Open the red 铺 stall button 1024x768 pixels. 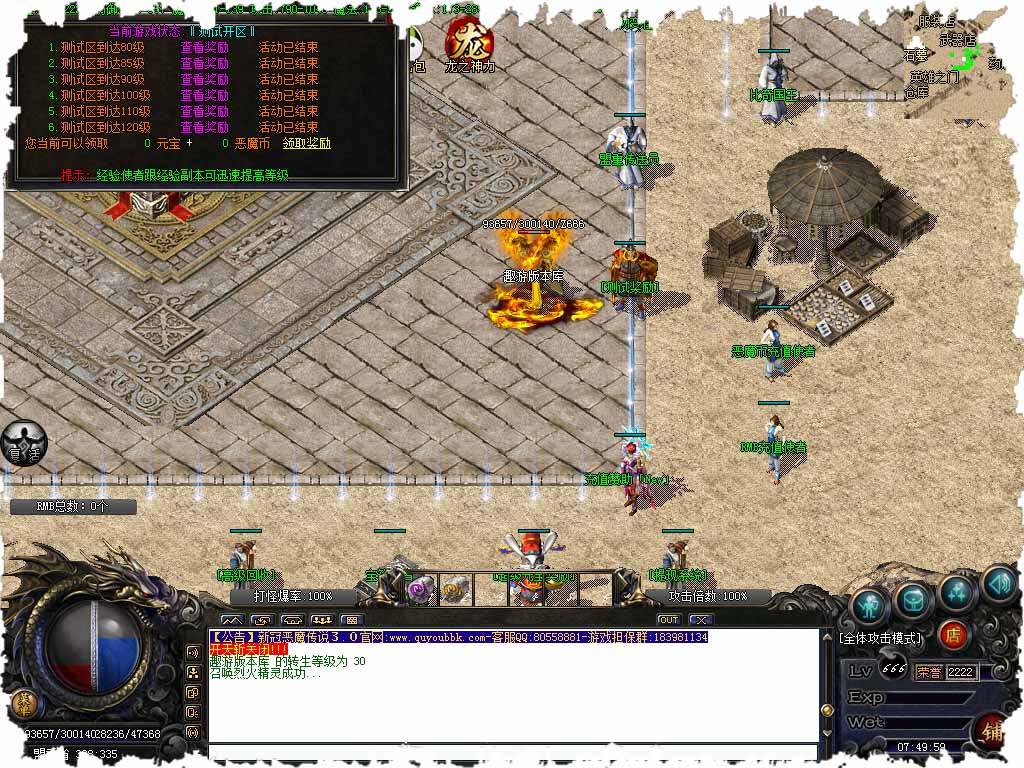[x=993, y=731]
